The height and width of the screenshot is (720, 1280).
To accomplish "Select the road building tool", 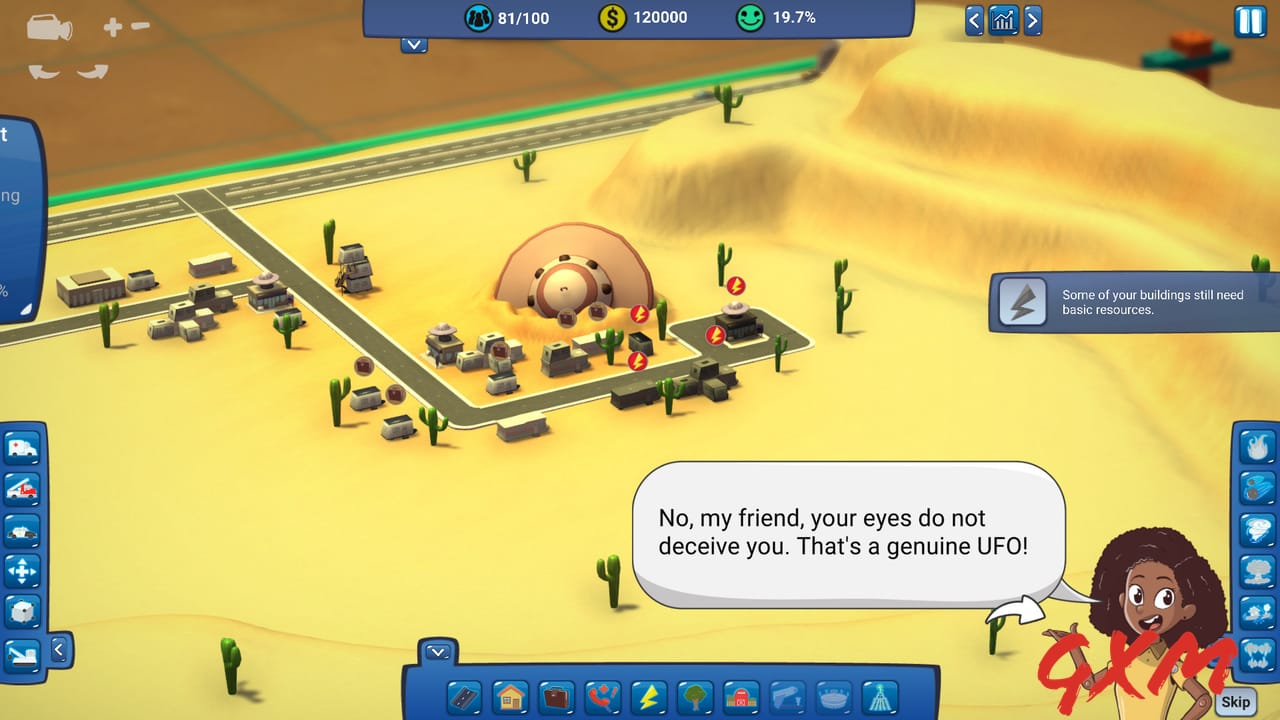I will pos(463,695).
